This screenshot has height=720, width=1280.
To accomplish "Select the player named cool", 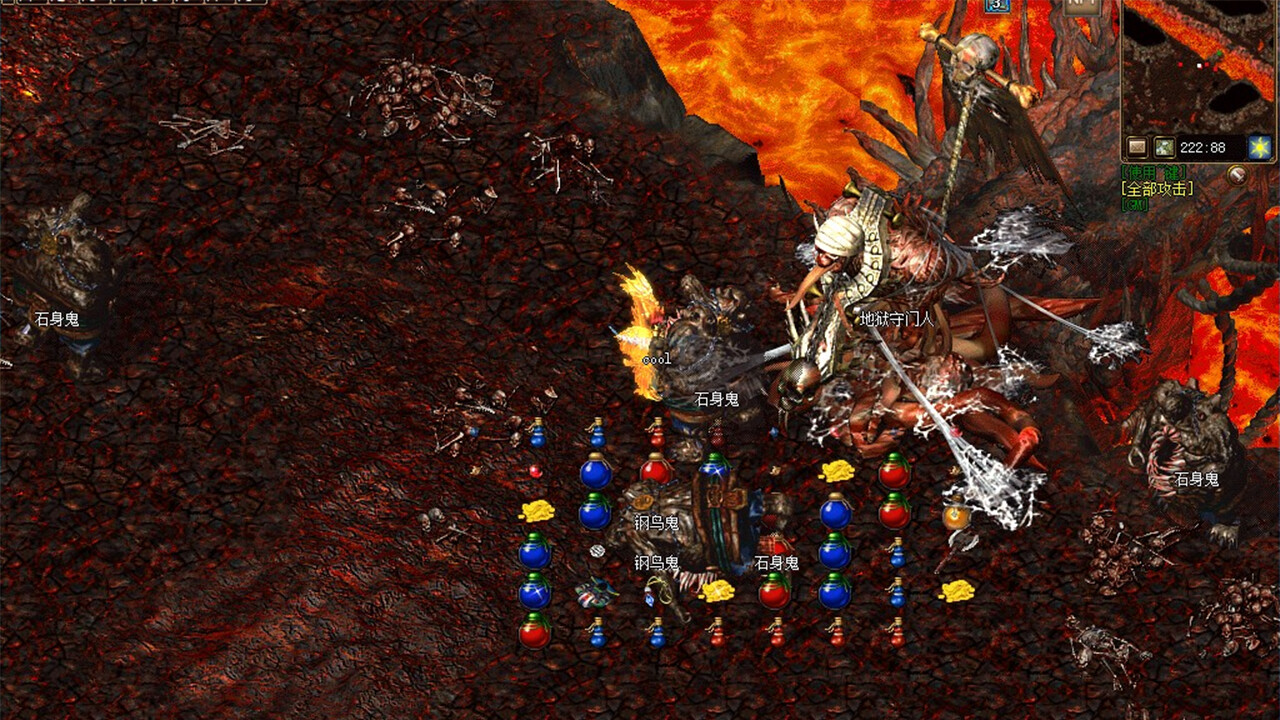I will 655,357.
